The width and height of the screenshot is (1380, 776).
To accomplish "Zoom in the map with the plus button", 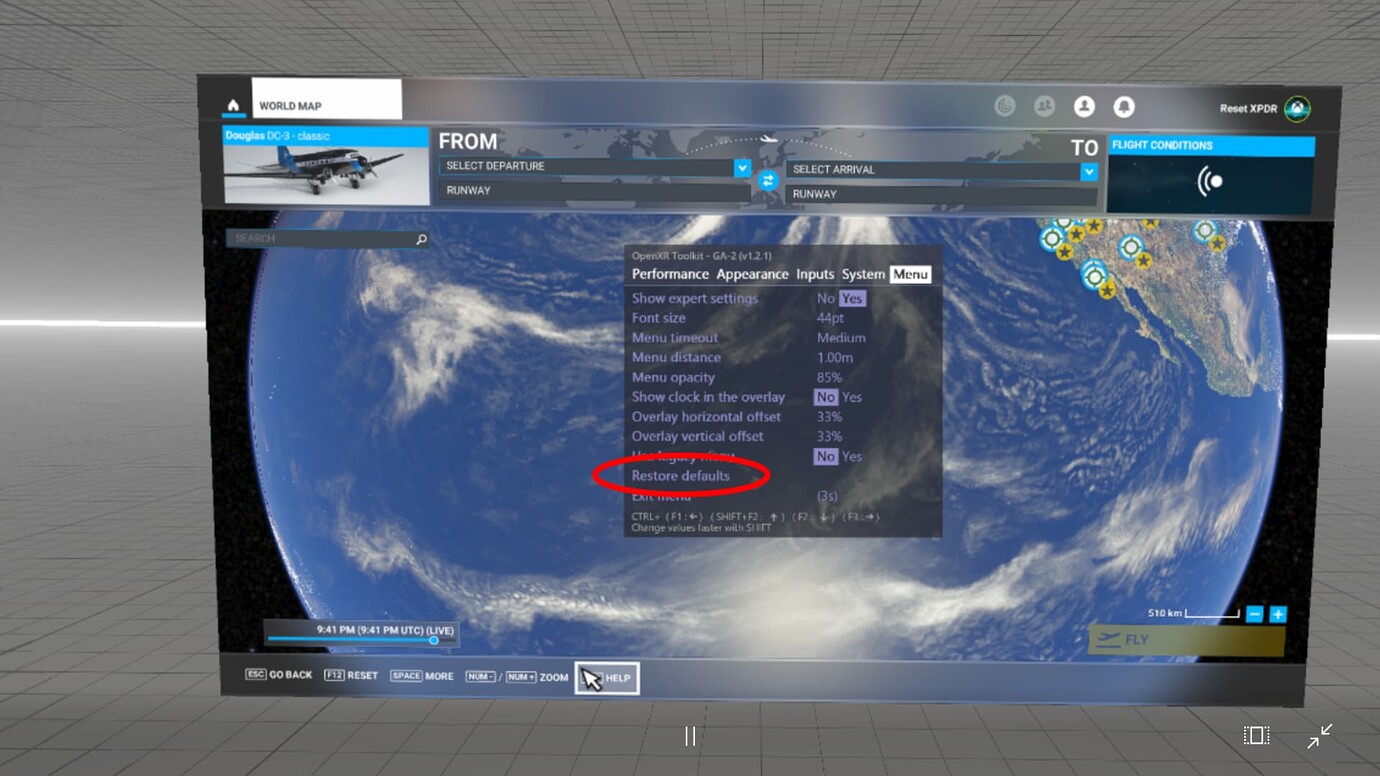I will click(1277, 614).
